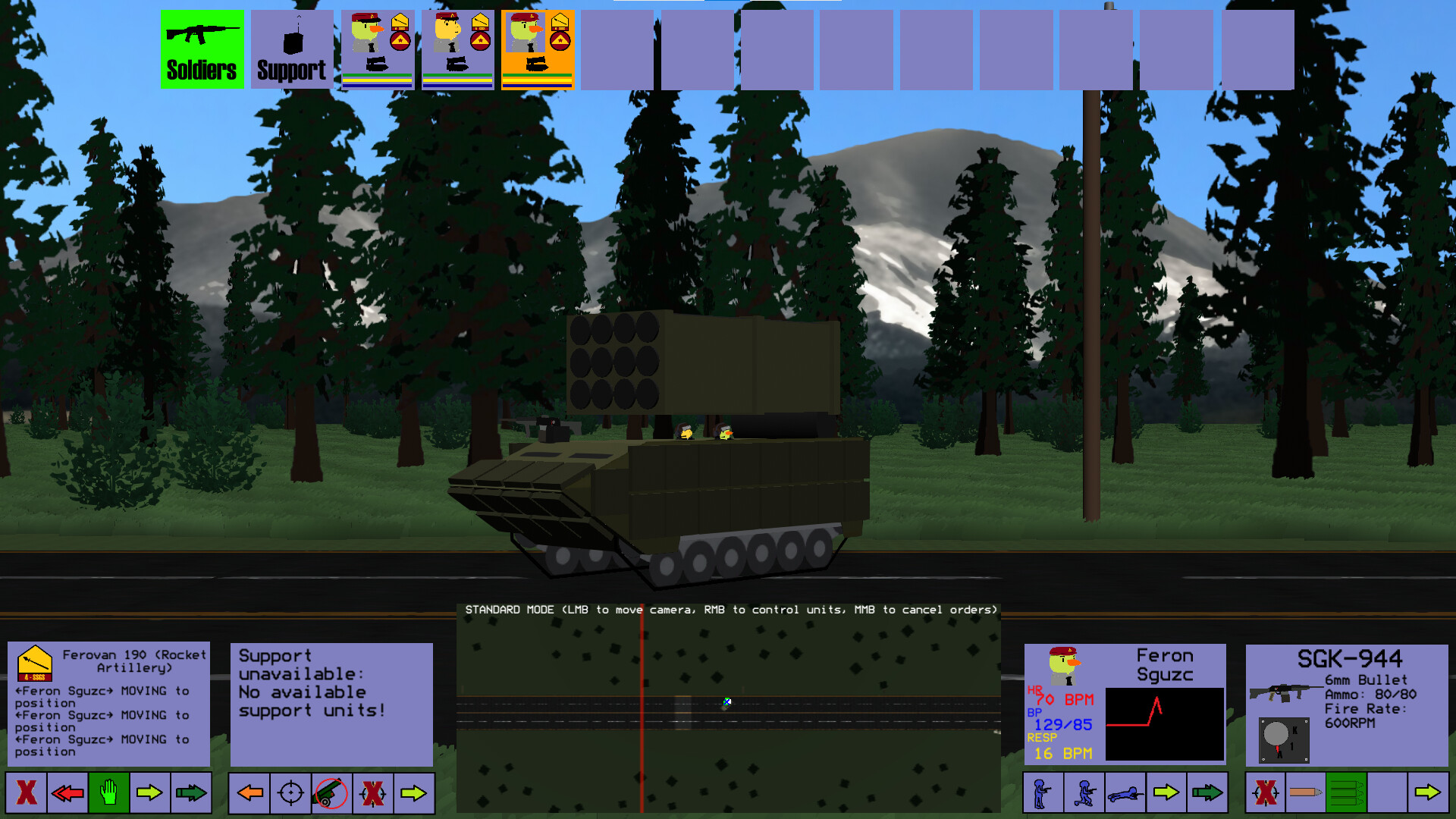Viewport: 1456px width, 819px height.
Task: Select the kneeling stance icon
Action: coord(1084,793)
